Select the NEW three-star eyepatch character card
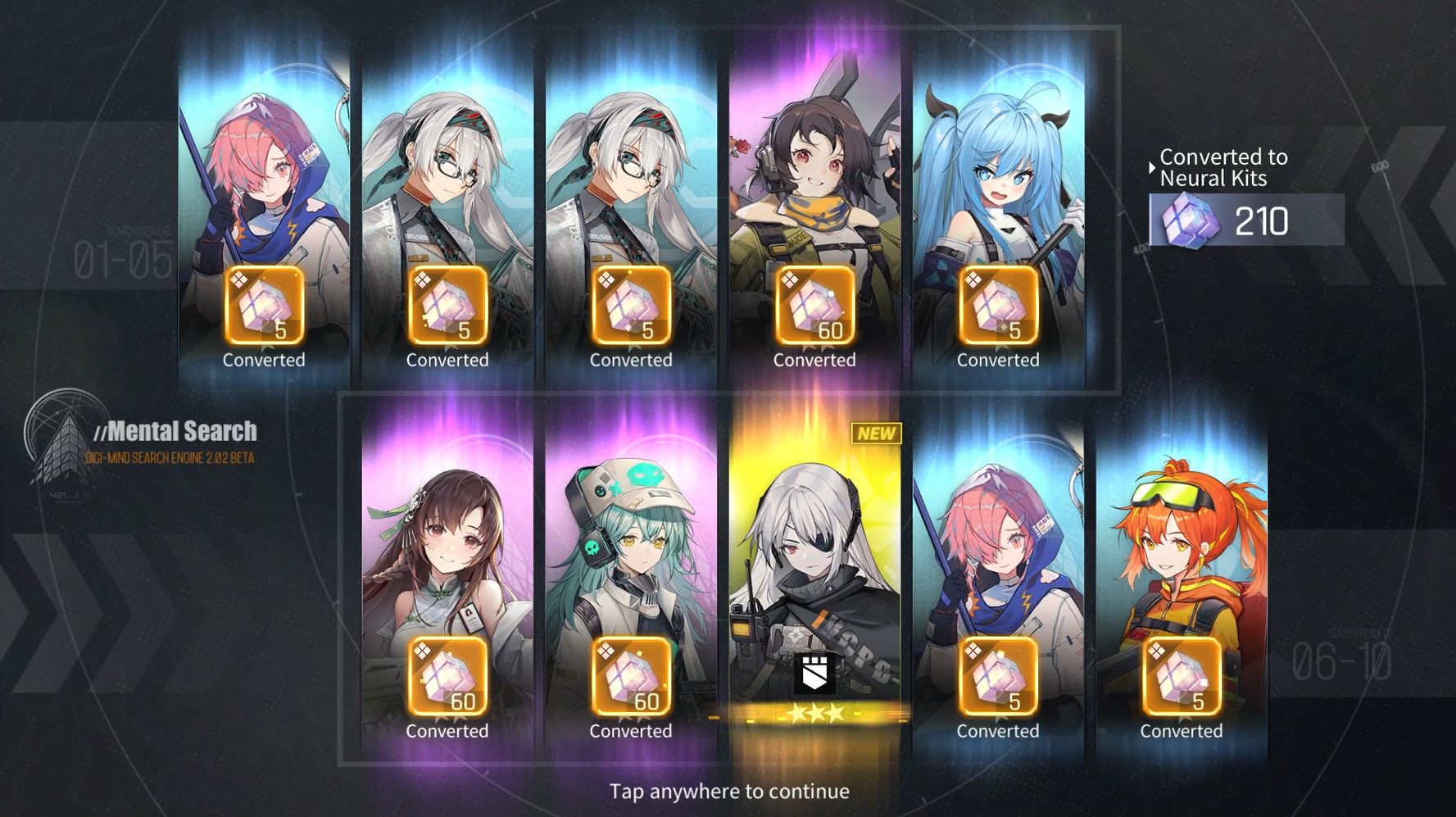 814,574
